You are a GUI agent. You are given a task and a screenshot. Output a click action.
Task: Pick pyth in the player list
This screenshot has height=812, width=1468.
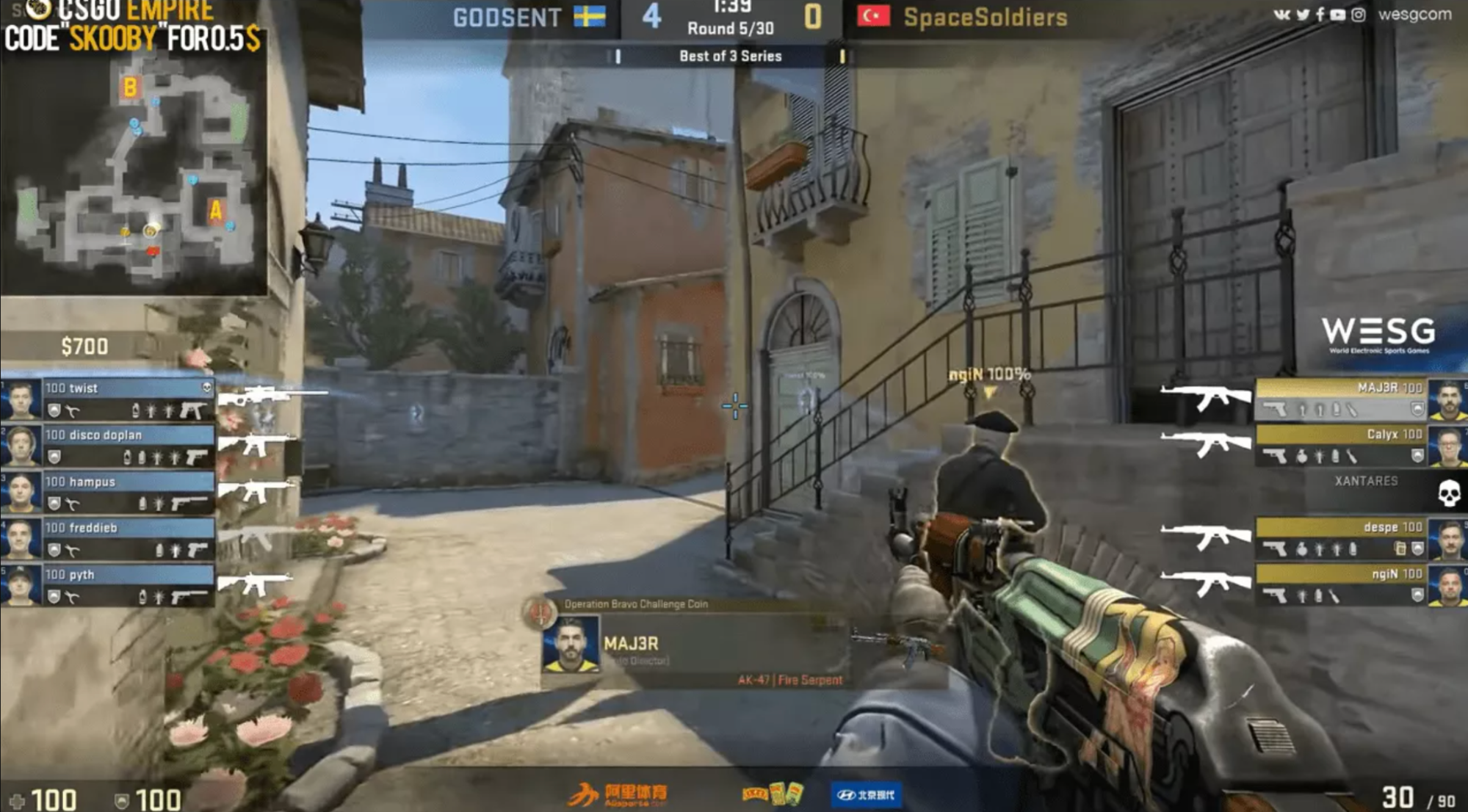click(125, 585)
